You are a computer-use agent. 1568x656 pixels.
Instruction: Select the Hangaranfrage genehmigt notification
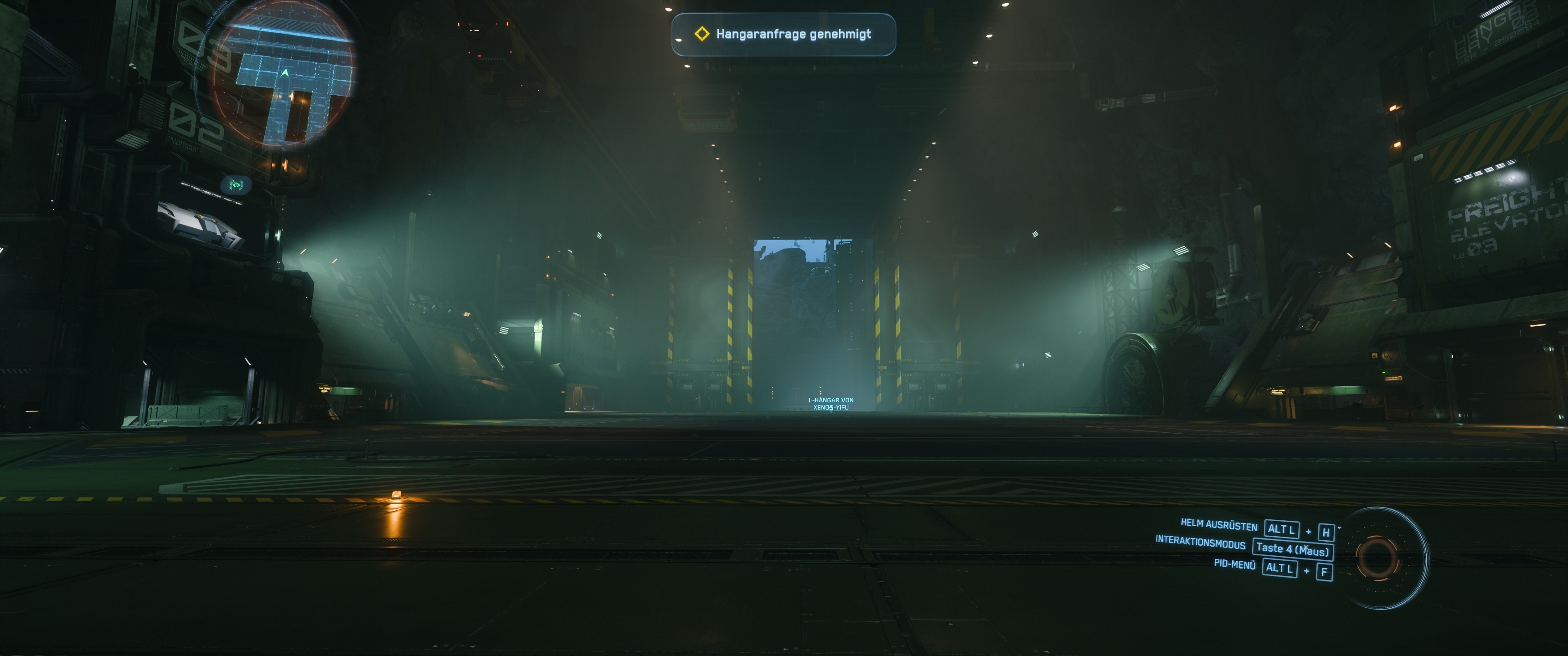(784, 35)
